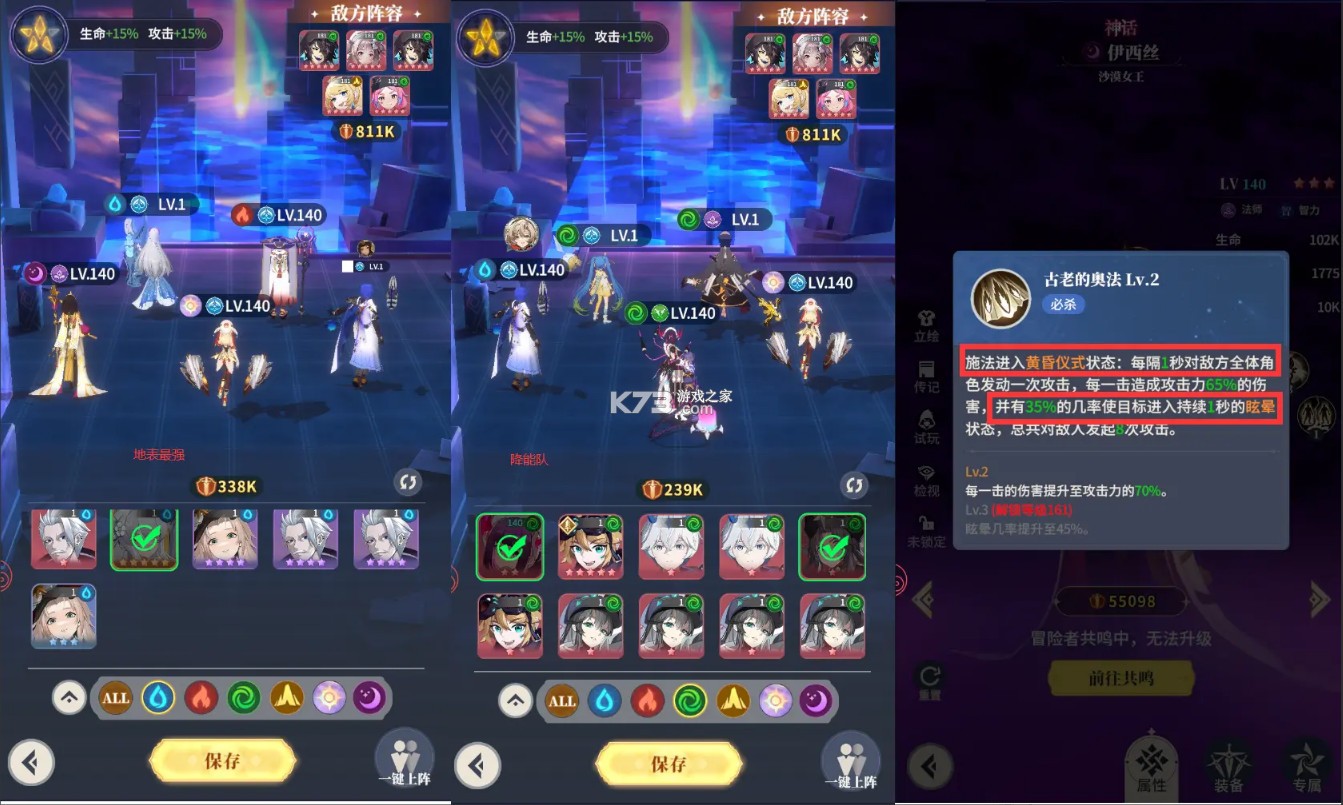Switch to the 专属 exclusive tab
This screenshot has height=805, width=1343.
pyautogui.click(x=1308, y=765)
